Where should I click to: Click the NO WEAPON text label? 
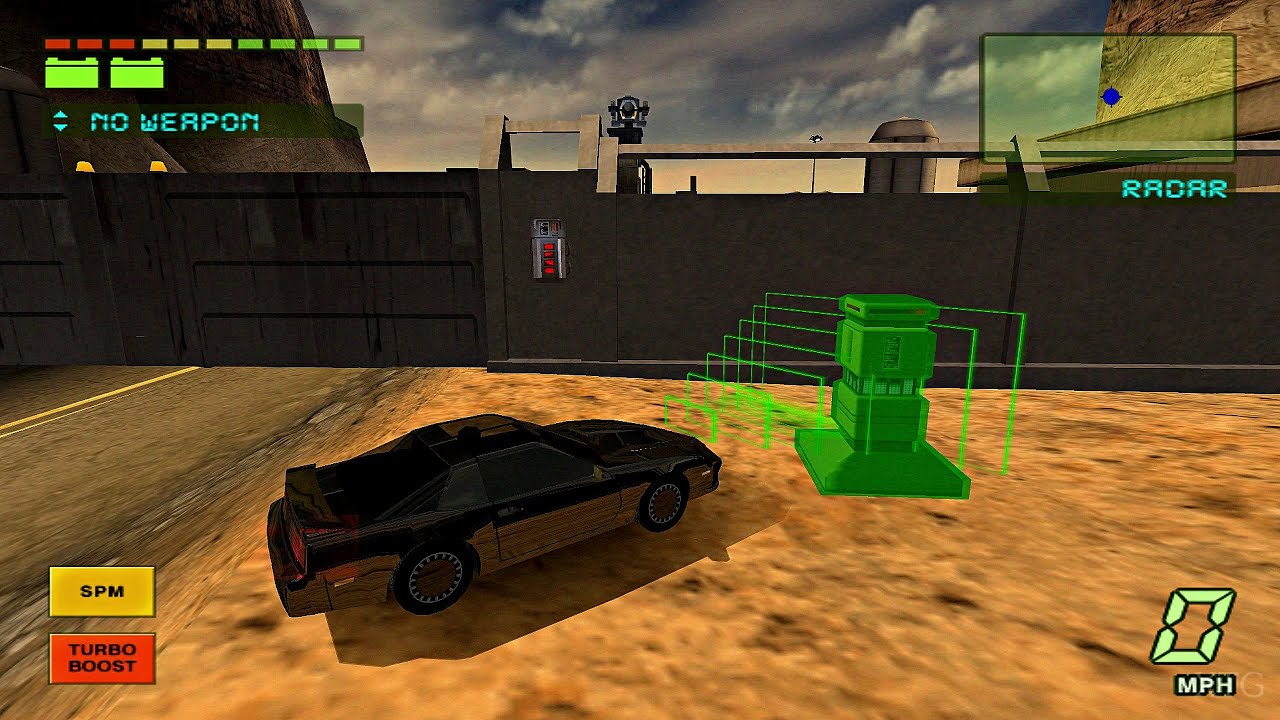click(x=175, y=122)
